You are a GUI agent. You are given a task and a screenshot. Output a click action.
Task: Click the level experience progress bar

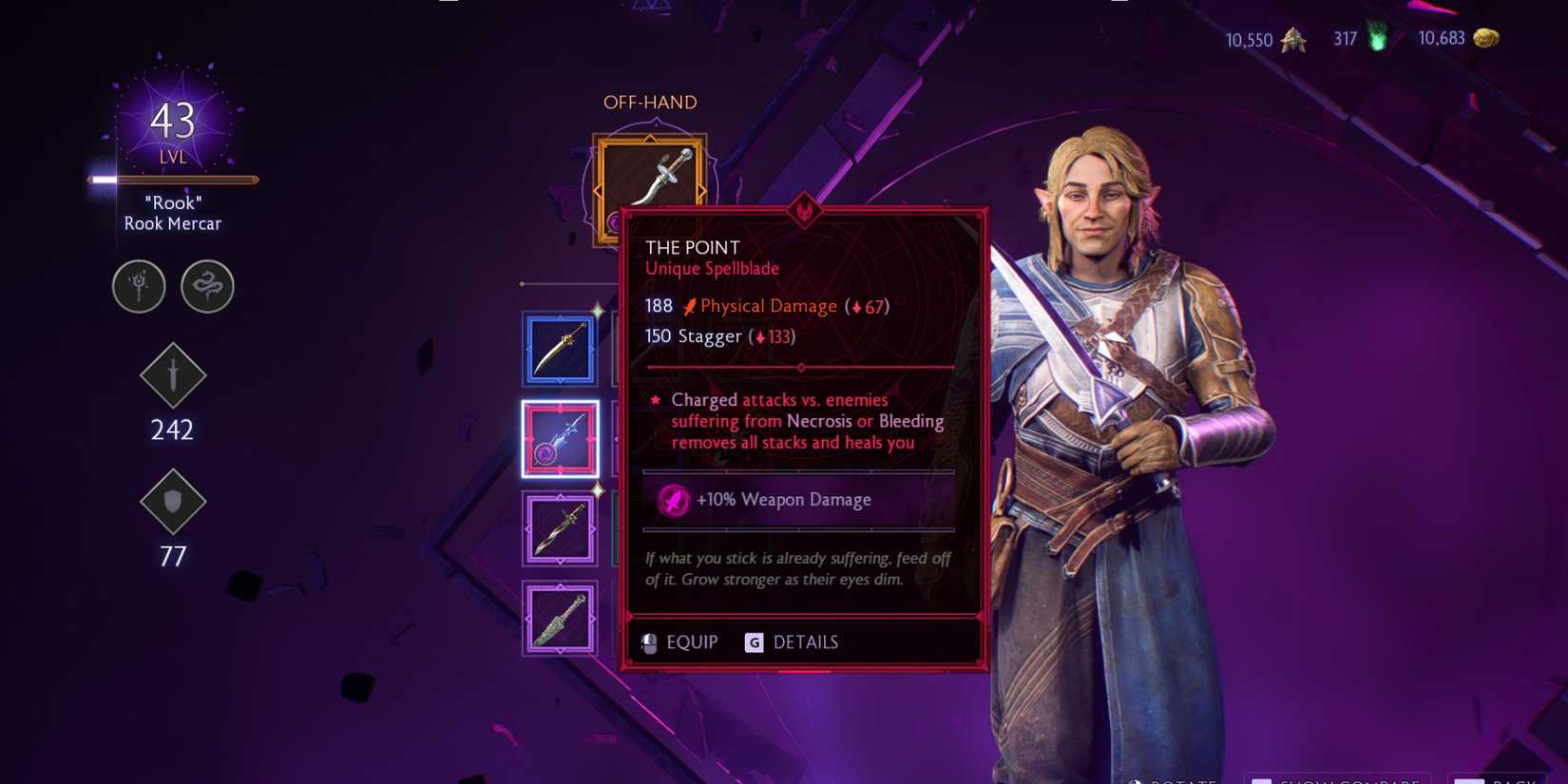pos(173,179)
